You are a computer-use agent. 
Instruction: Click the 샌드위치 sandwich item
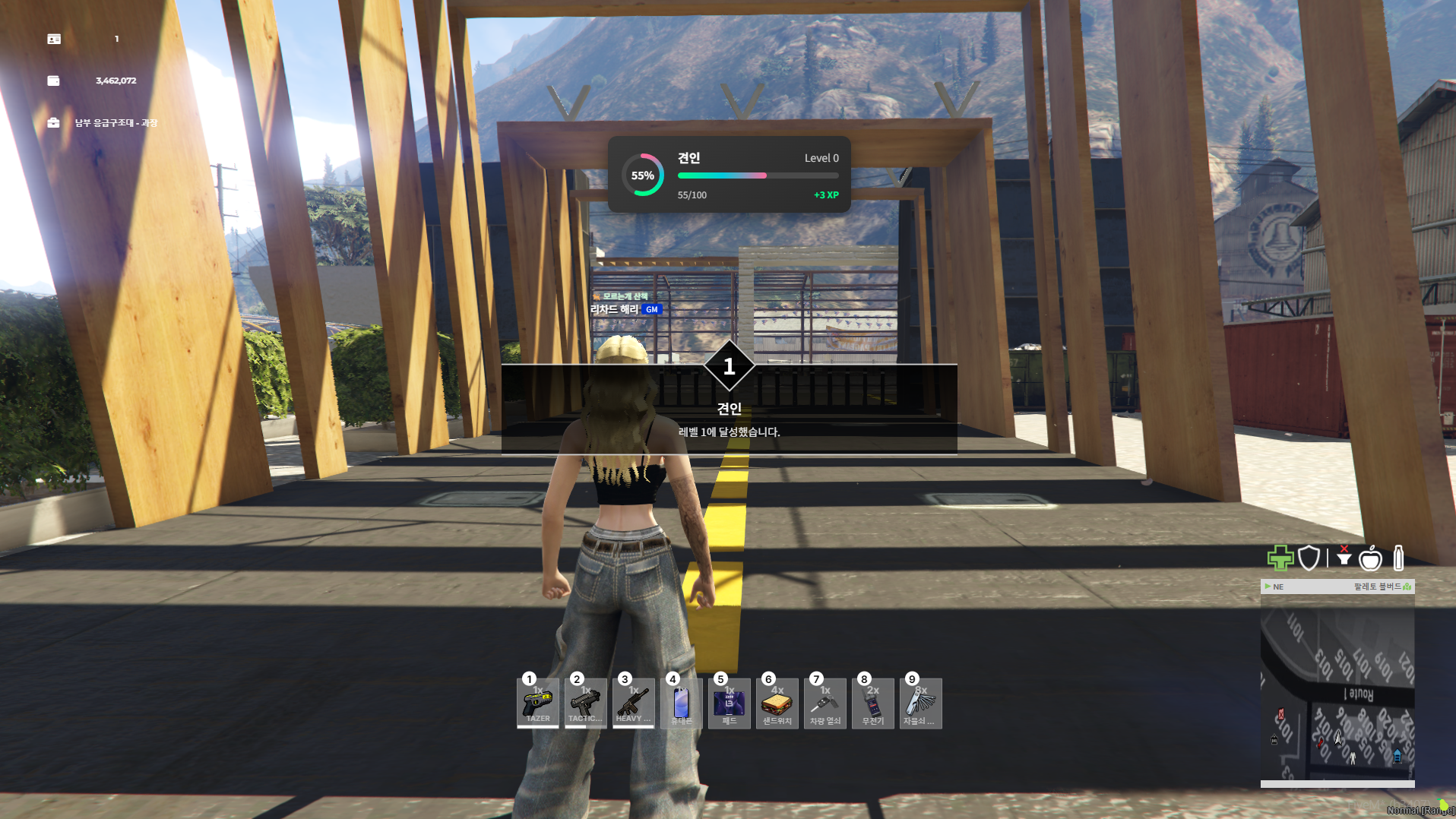[x=777, y=703]
